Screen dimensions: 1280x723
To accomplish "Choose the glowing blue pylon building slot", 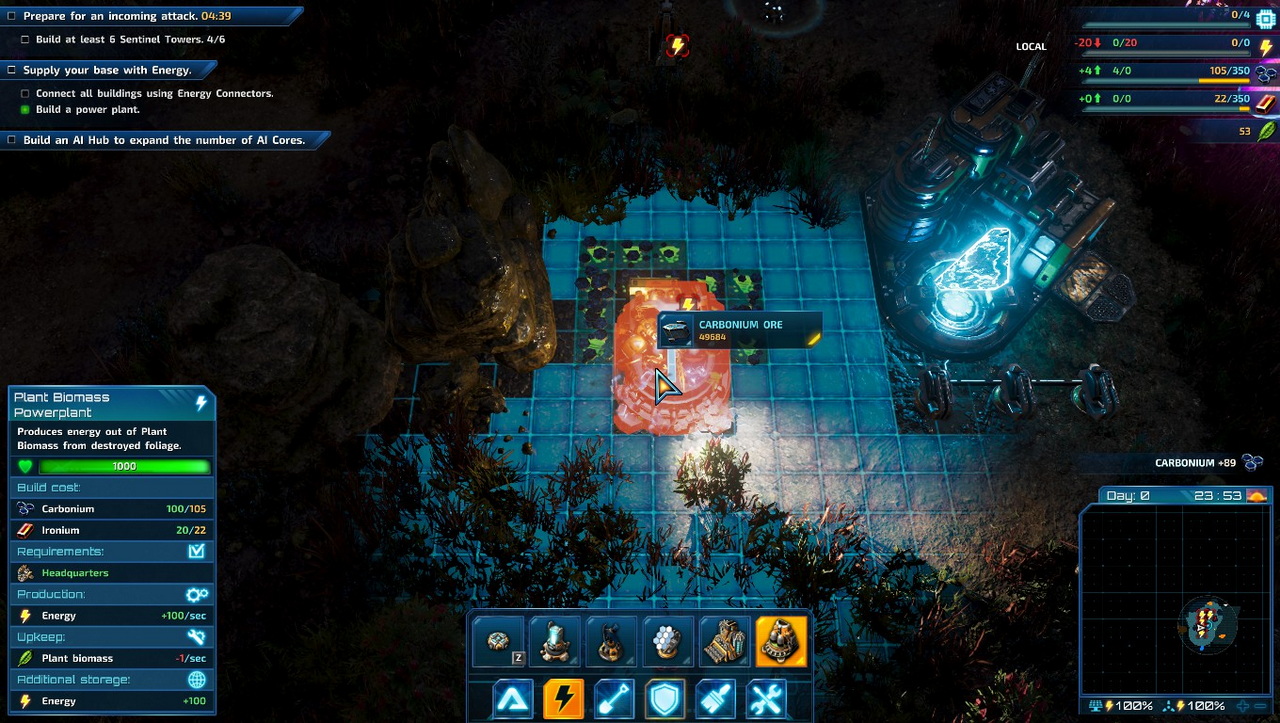I will pyautogui.click(x=554, y=642).
